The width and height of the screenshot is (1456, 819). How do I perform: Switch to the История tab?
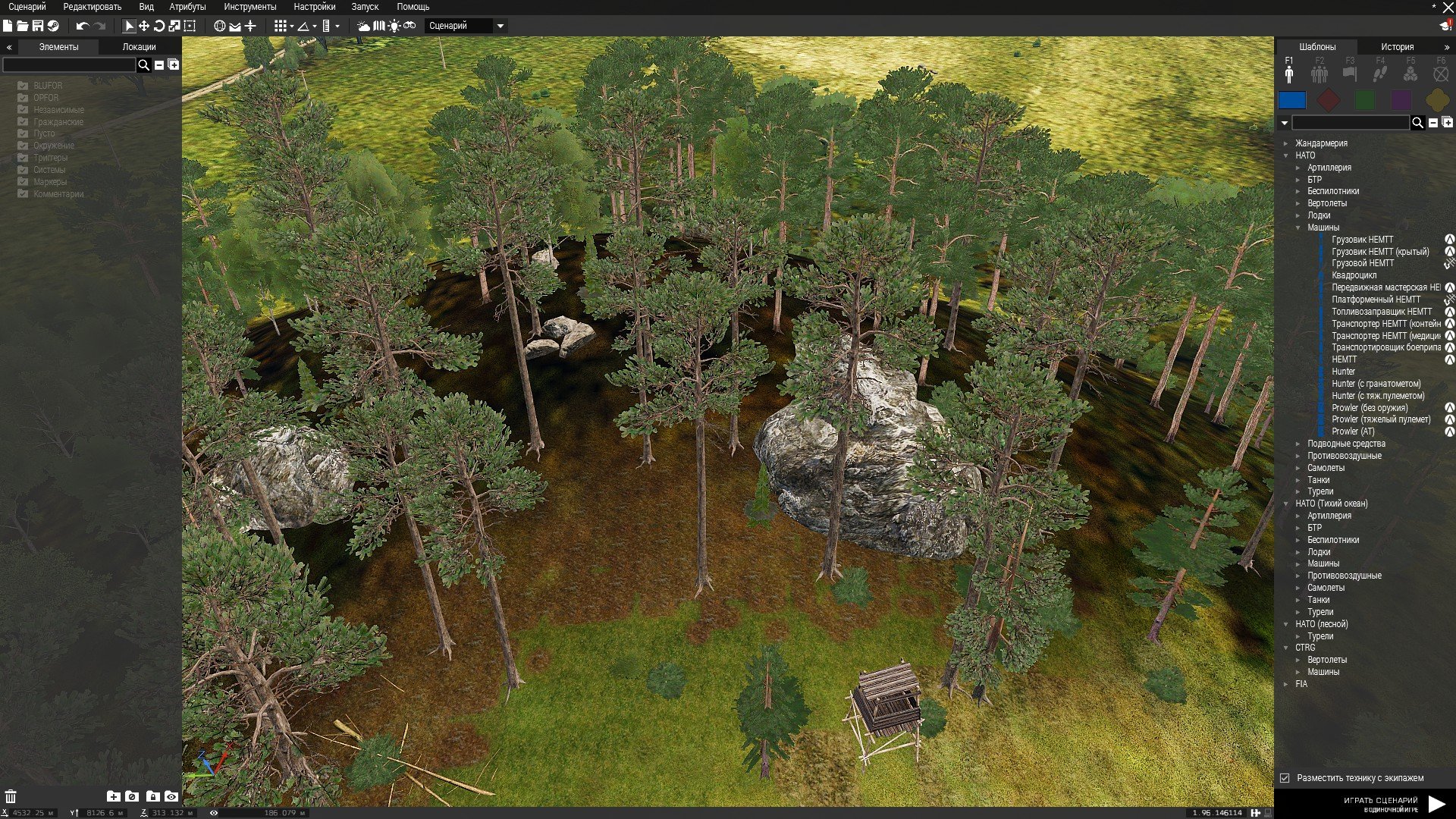pyautogui.click(x=1397, y=47)
